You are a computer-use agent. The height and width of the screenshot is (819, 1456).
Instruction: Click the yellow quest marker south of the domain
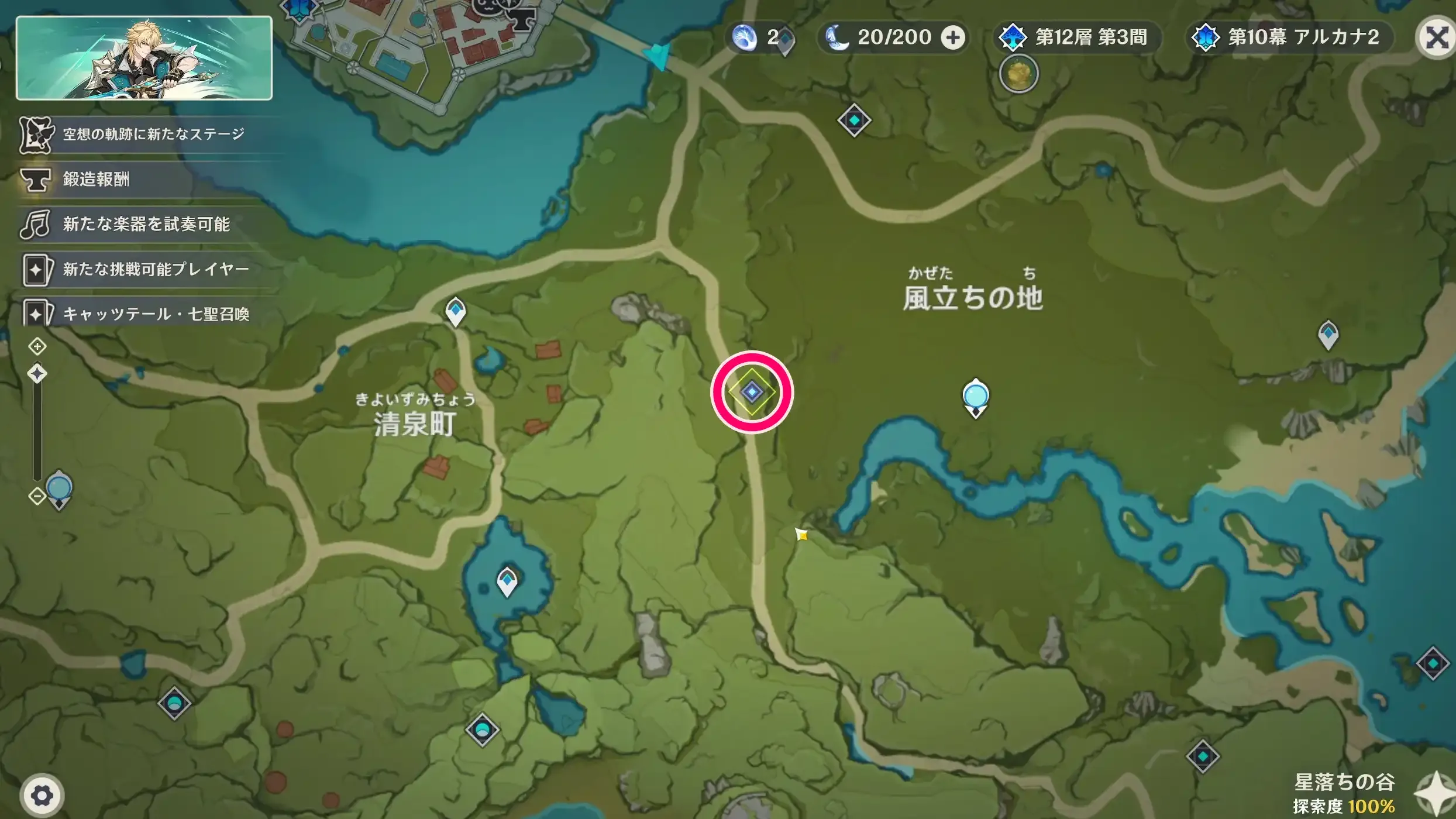800,535
